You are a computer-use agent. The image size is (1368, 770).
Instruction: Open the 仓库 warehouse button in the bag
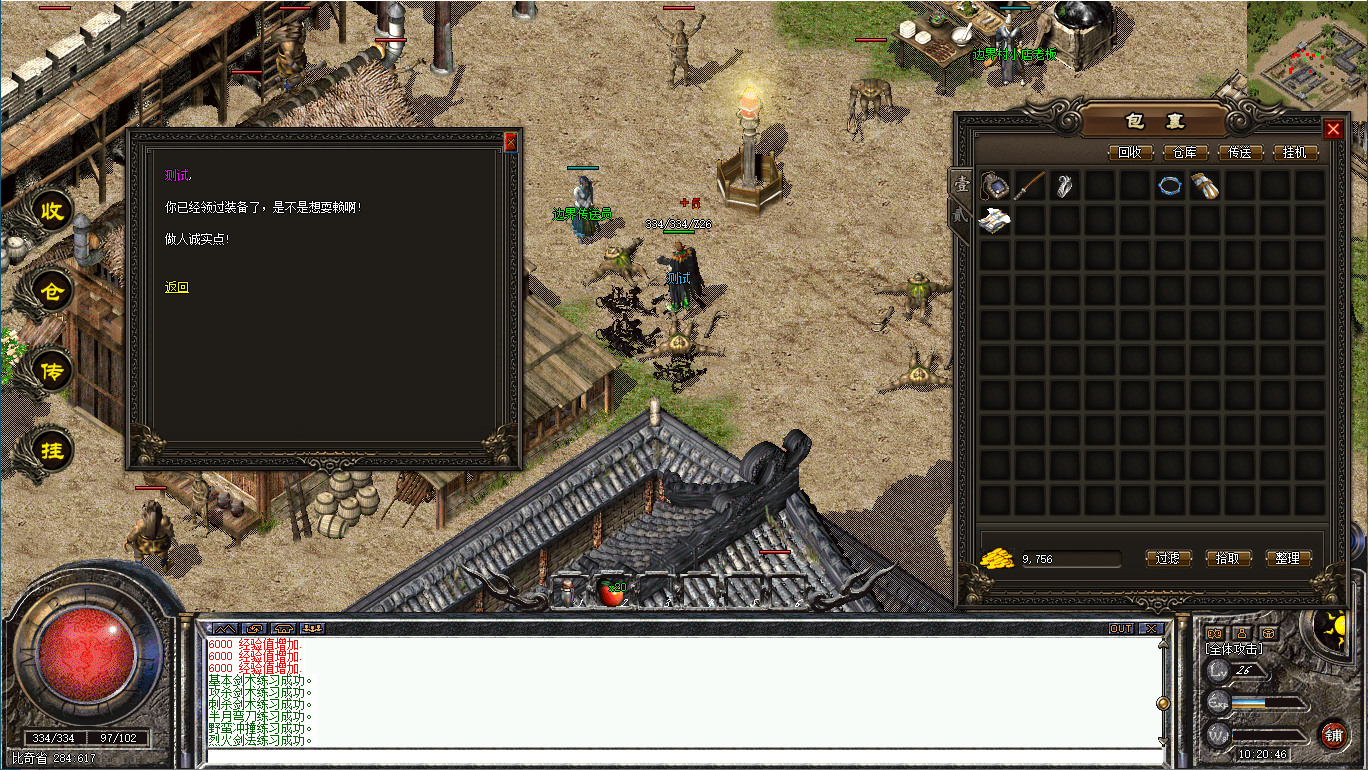pyautogui.click(x=1185, y=153)
